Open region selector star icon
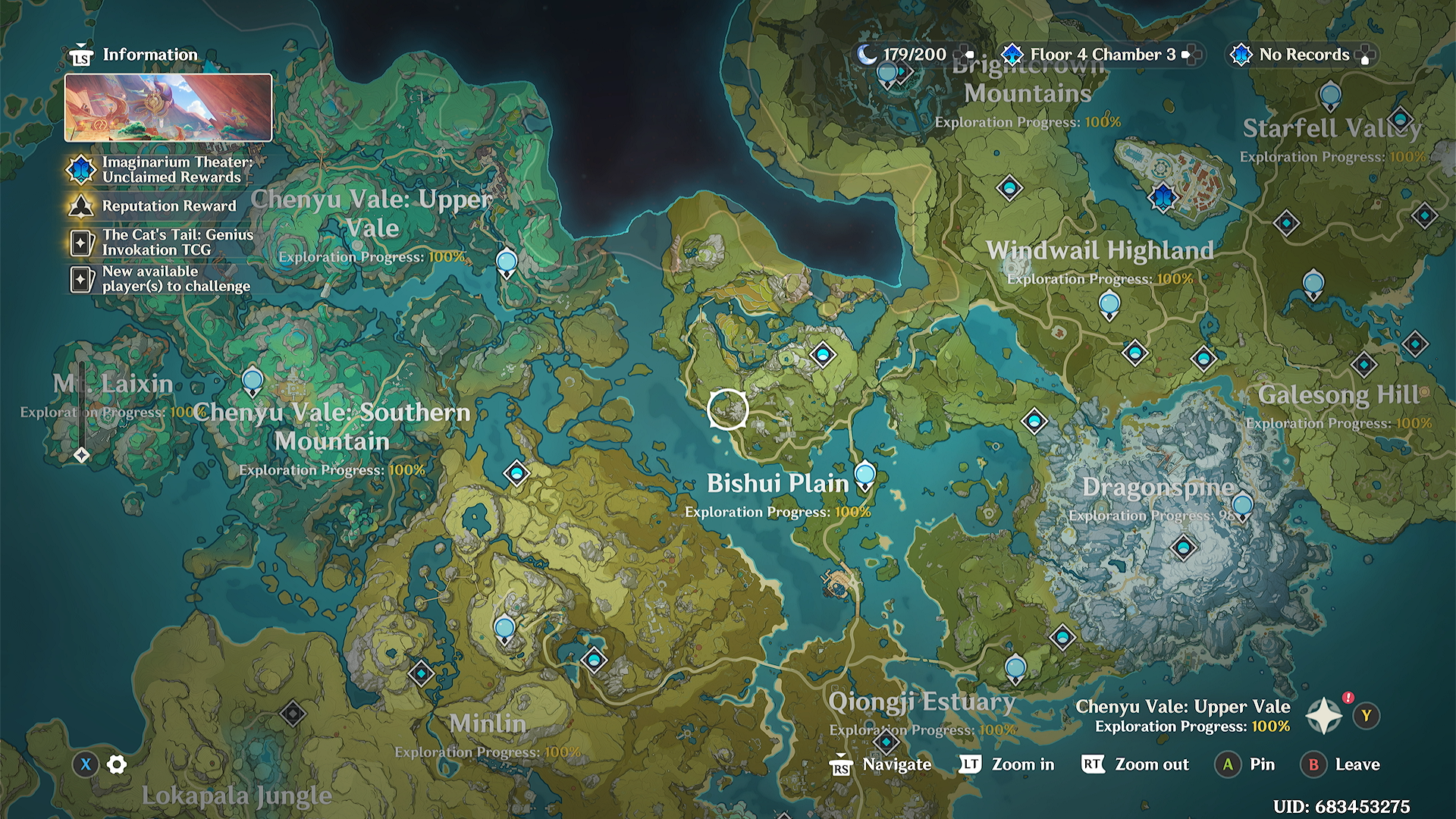This screenshot has width=1456, height=819. [x=1324, y=716]
